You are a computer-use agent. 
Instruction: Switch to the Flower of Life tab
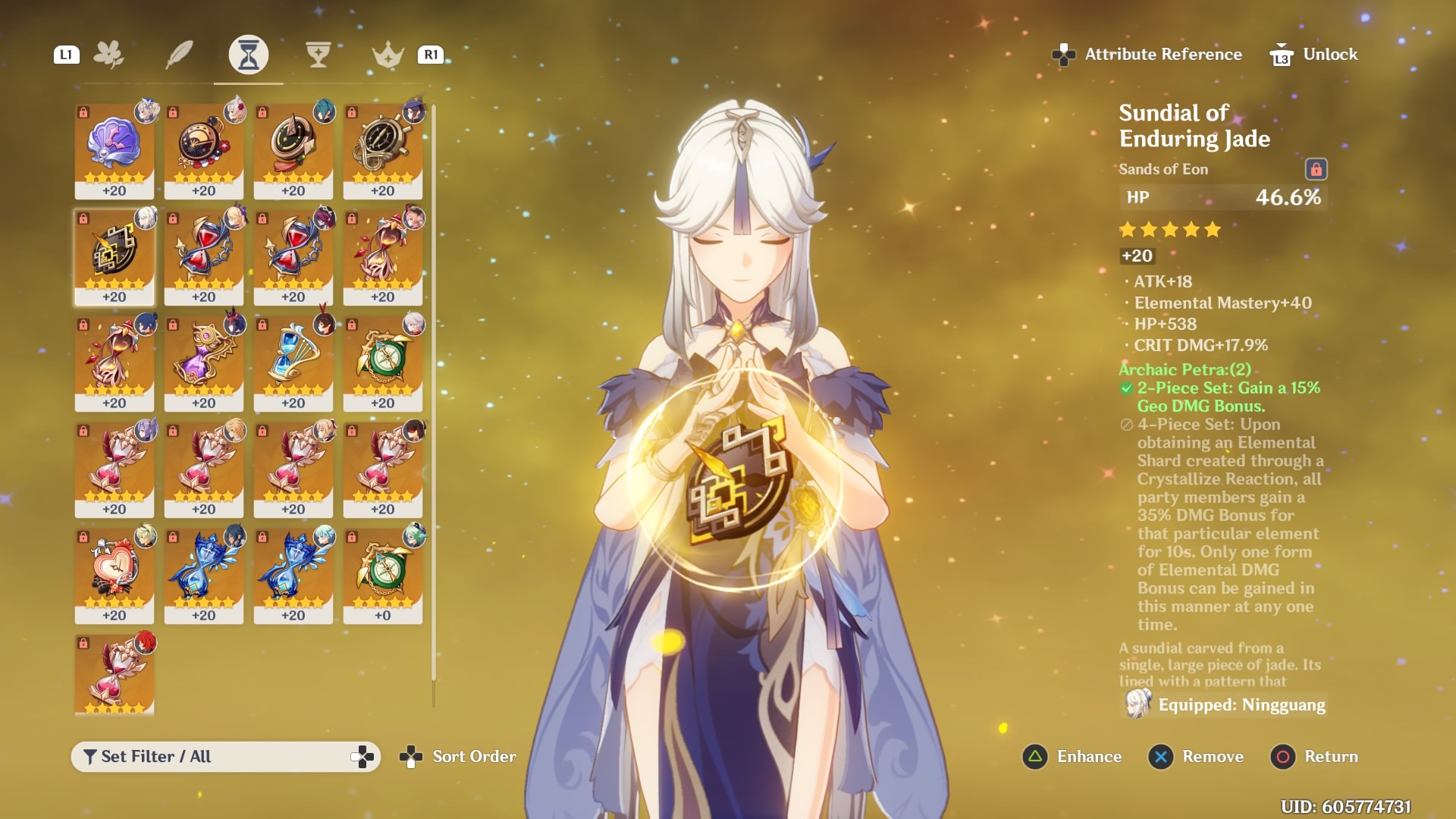click(109, 55)
